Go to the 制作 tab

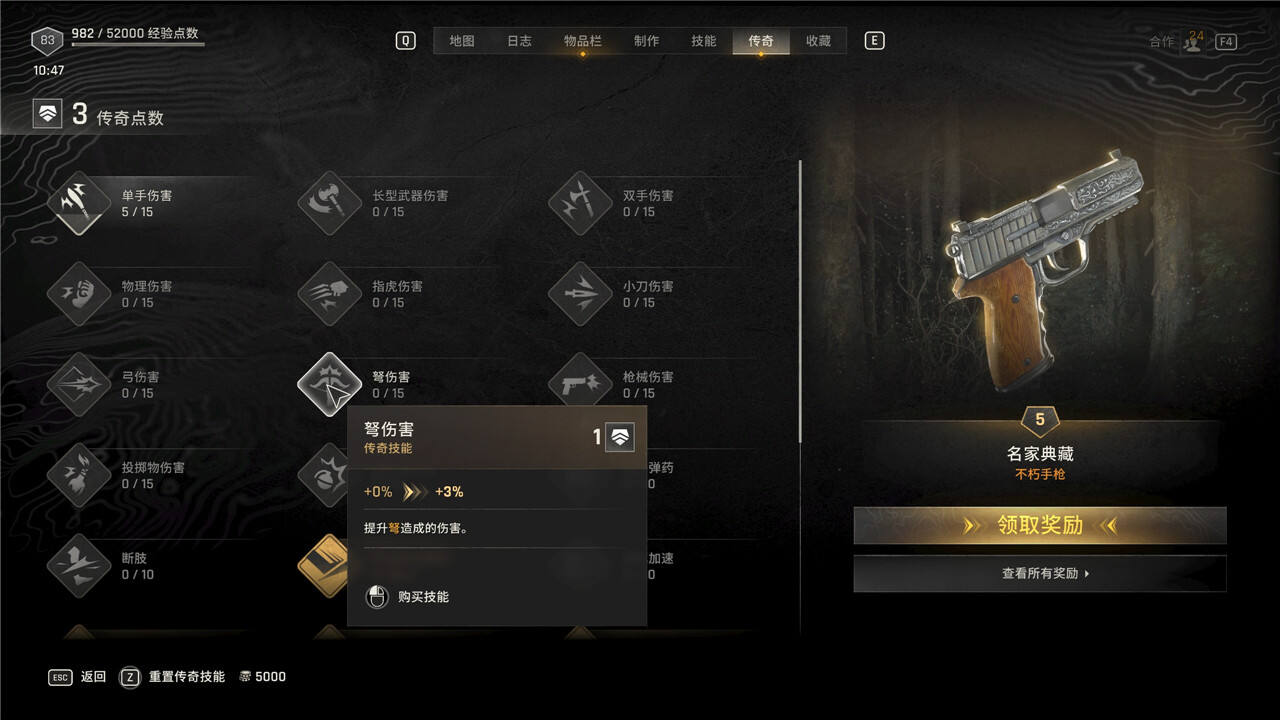[647, 41]
